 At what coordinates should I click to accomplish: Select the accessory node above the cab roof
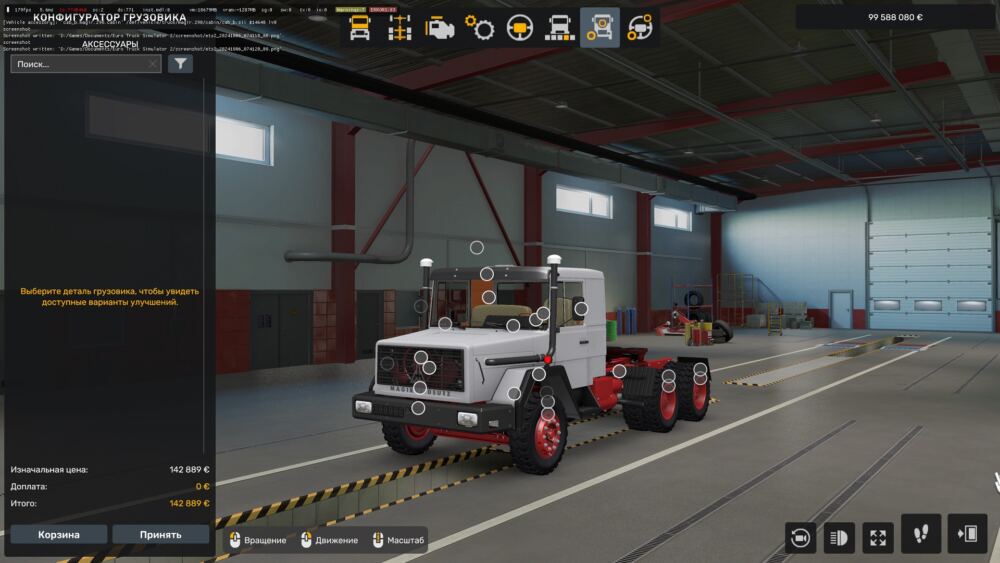coord(477,247)
